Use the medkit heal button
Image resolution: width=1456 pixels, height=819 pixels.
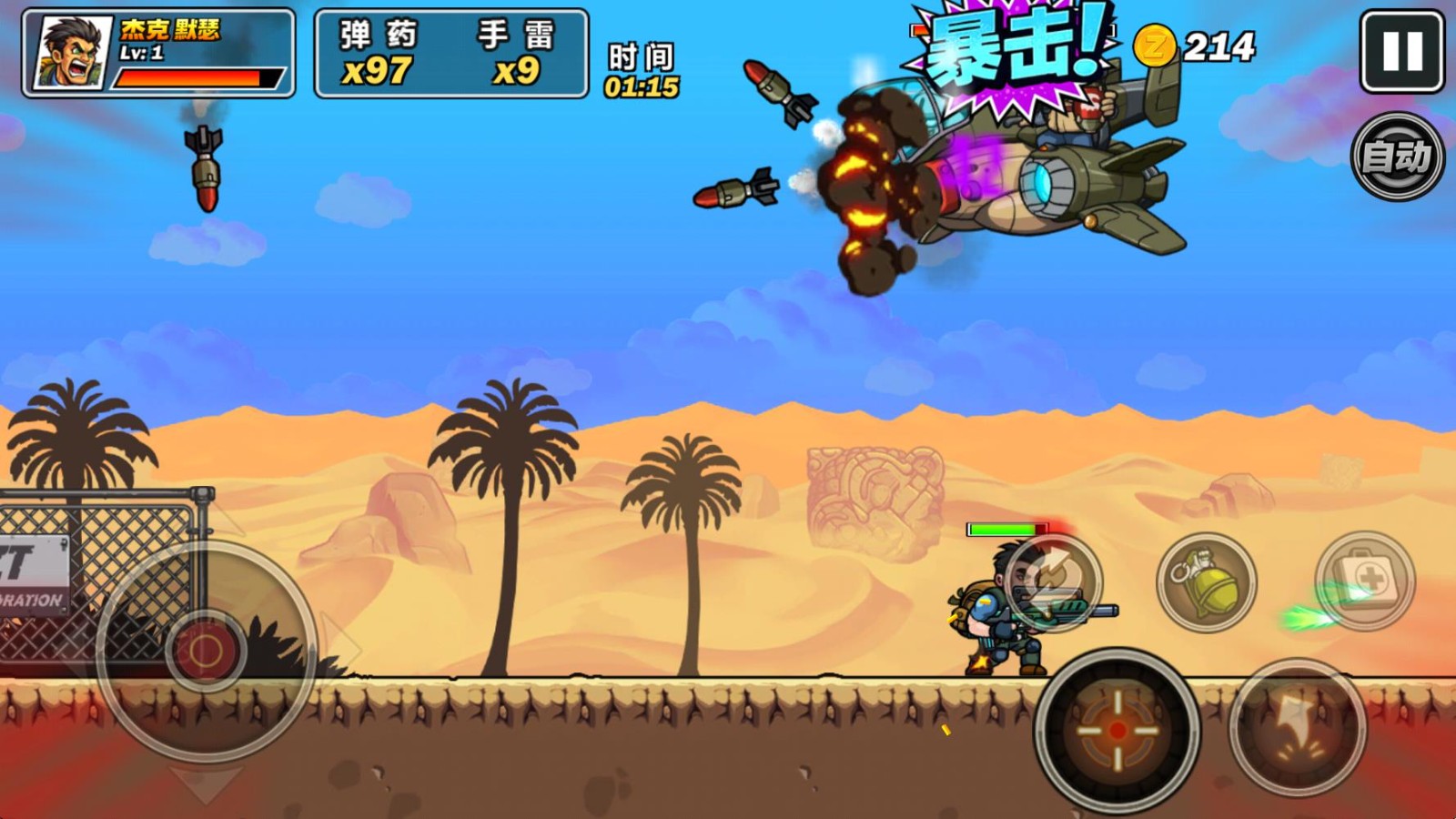[x=1365, y=581]
